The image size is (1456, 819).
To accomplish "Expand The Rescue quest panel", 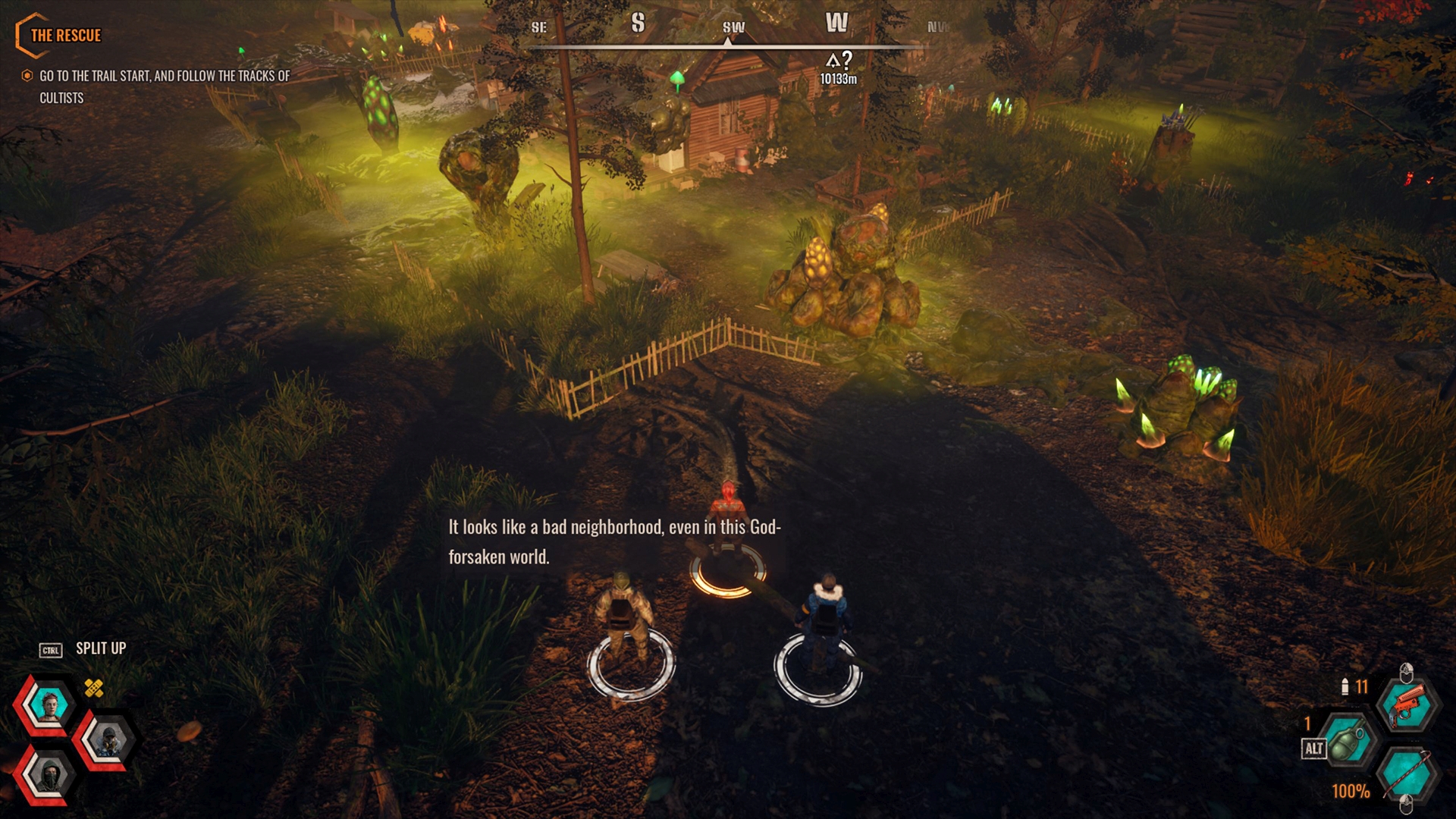I will 64,34.
